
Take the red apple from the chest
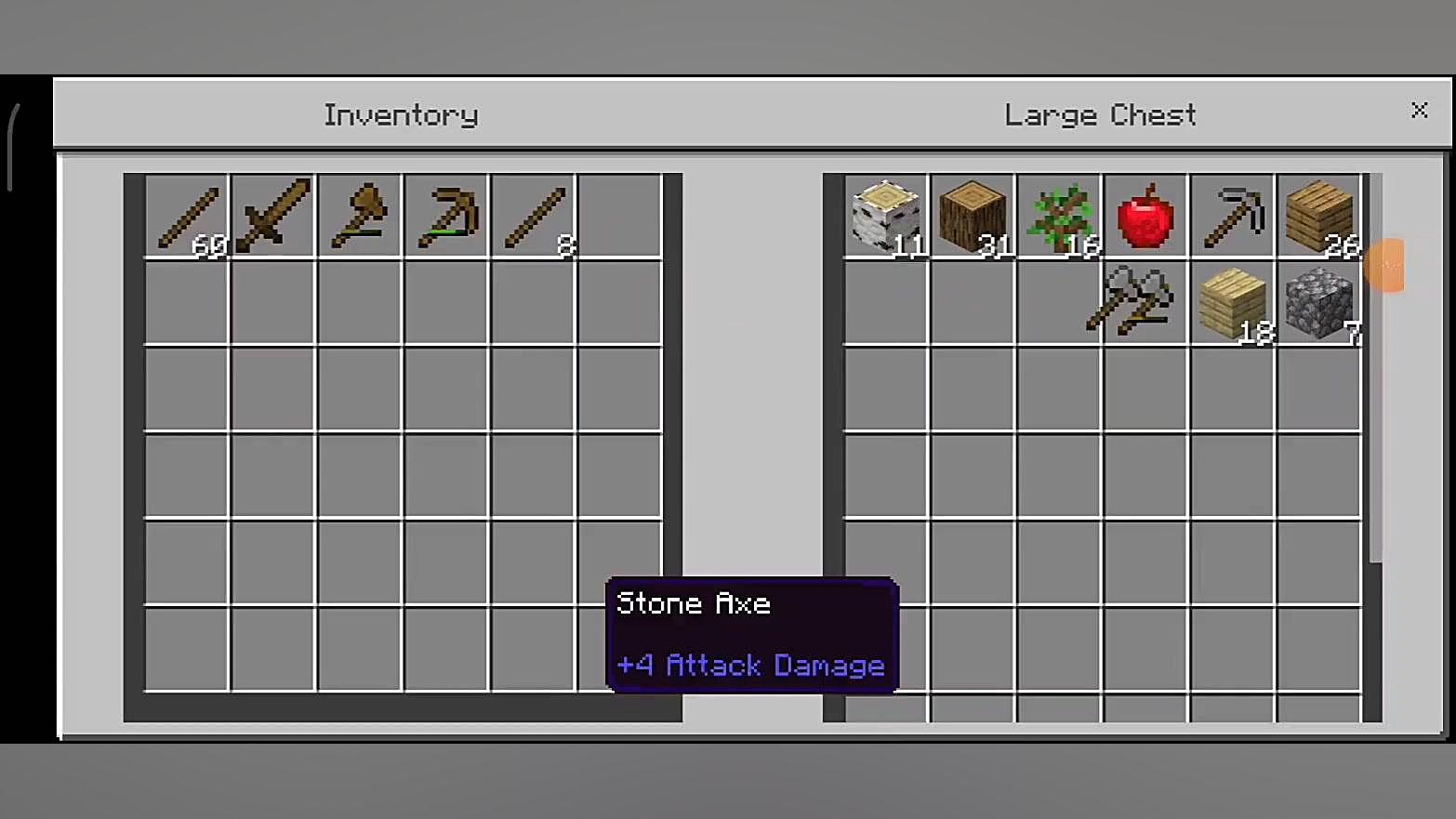pyautogui.click(x=1145, y=217)
